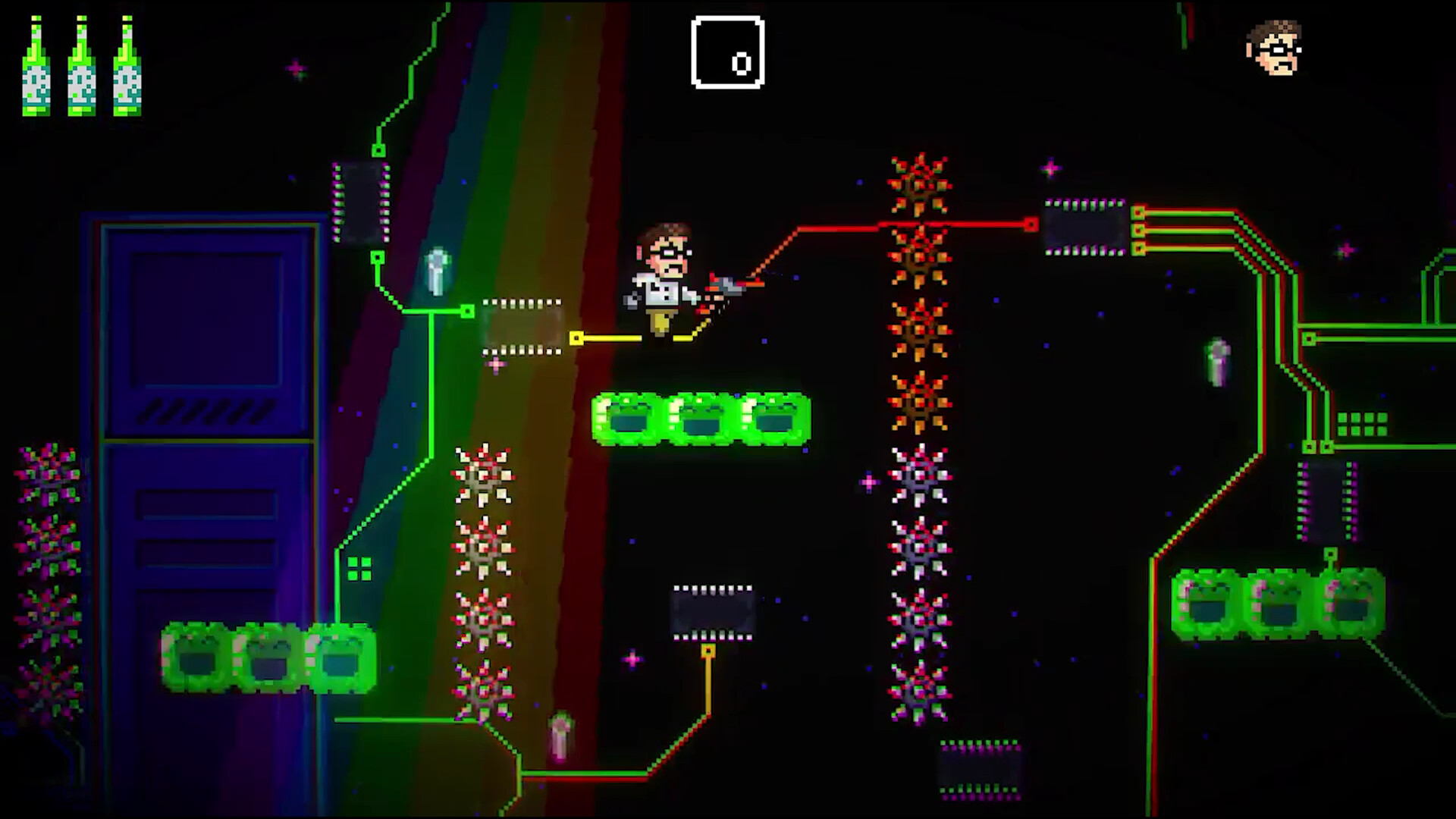This screenshot has width=1456, height=819.
Task: Toggle the yellow connector node near the platform
Action: point(576,338)
